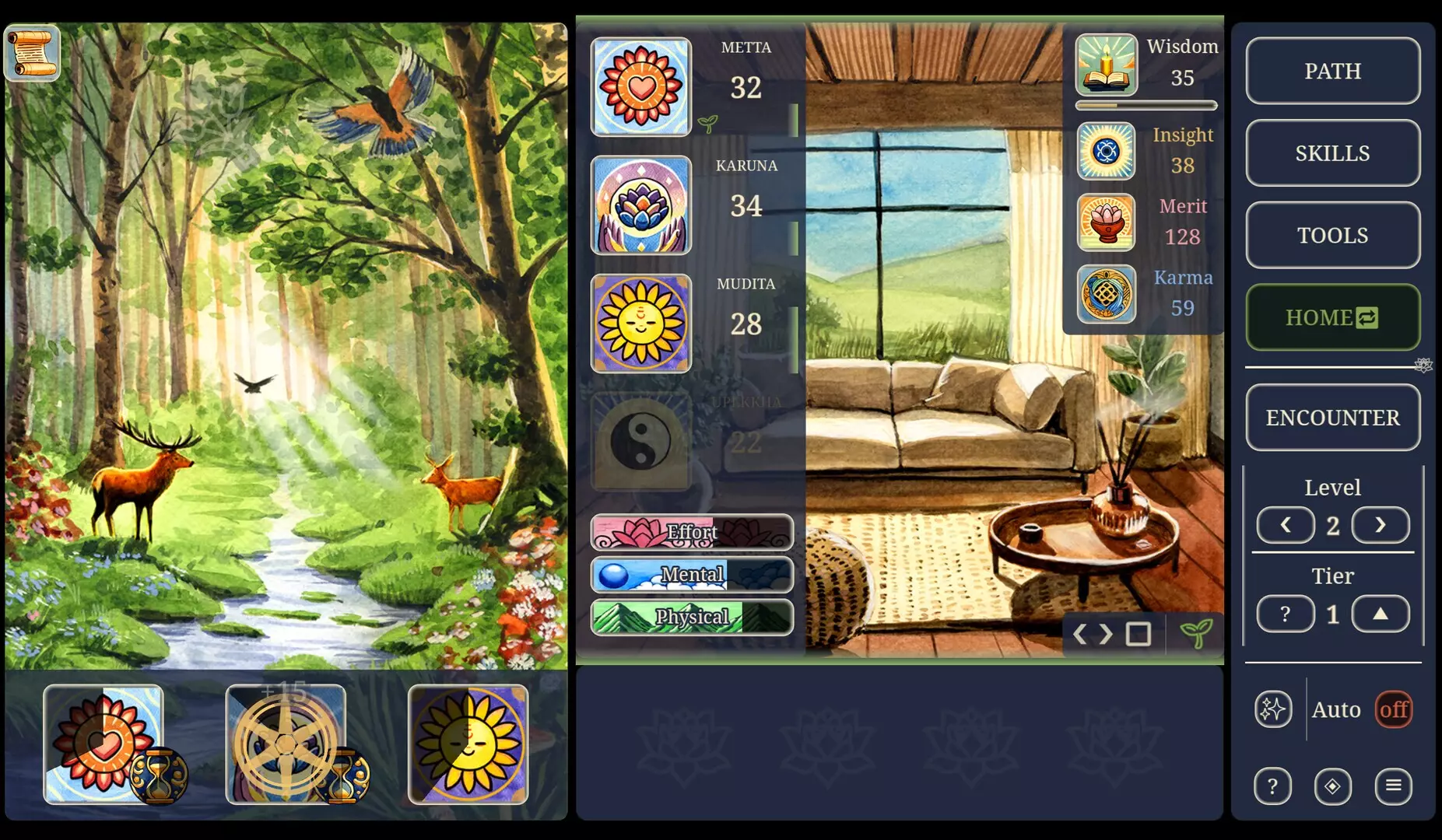Screen dimensions: 1442x840
Task: Step Level down with the left chevron
Action: pos(1286,525)
